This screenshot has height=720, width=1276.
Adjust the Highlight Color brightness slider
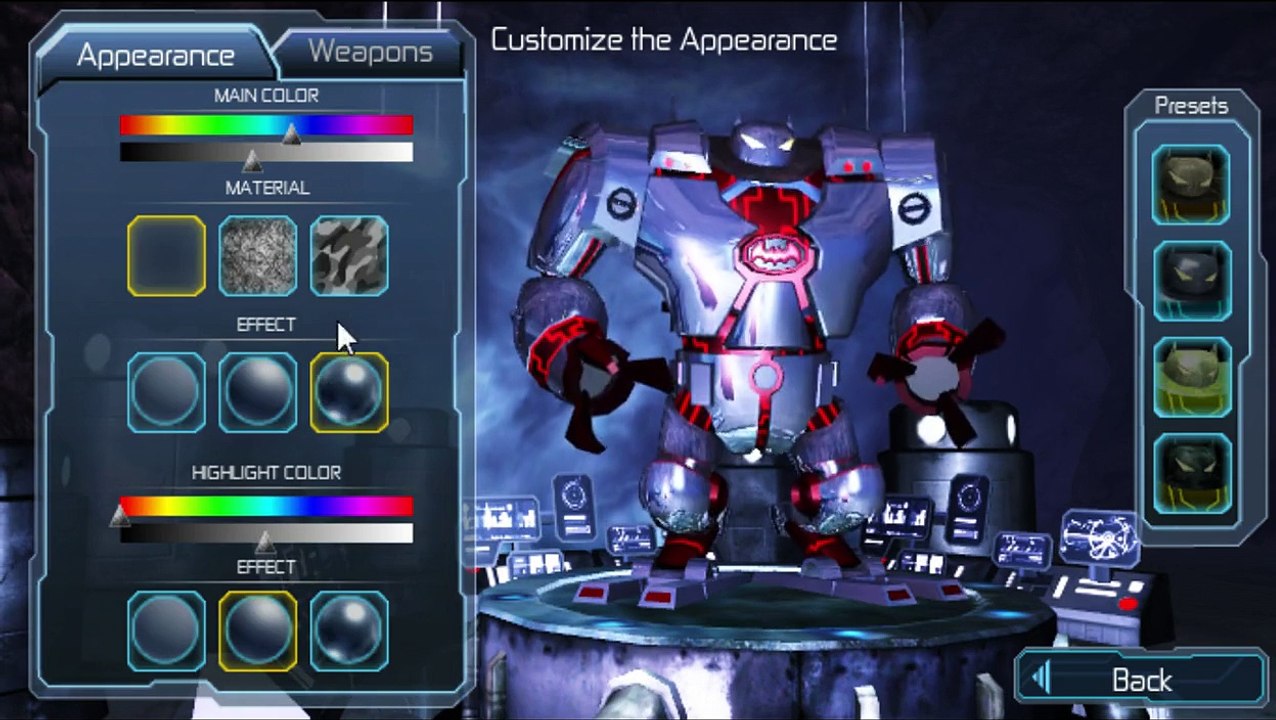(x=266, y=533)
